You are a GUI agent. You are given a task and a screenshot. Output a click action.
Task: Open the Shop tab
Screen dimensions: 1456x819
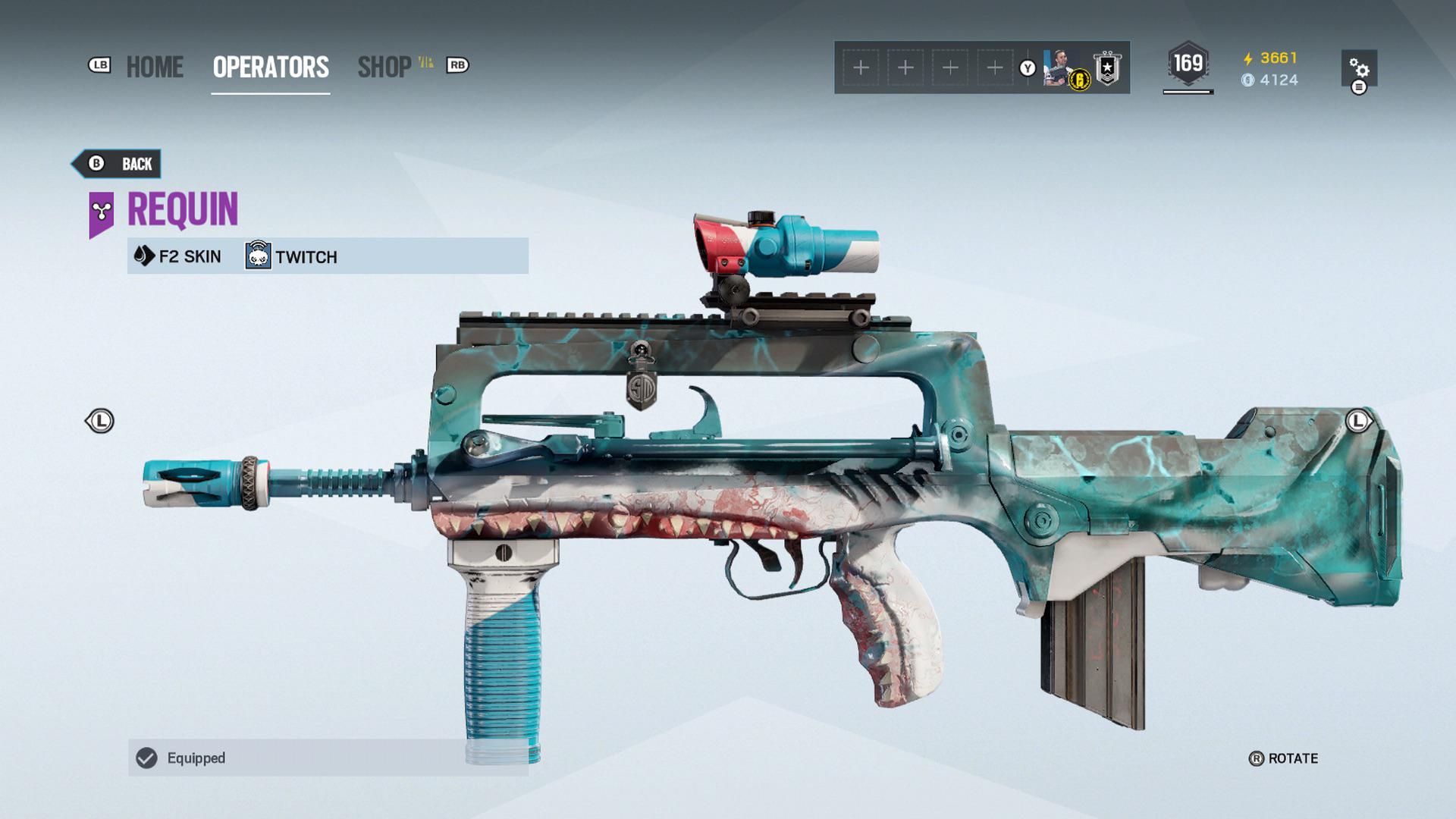click(384, 67)
